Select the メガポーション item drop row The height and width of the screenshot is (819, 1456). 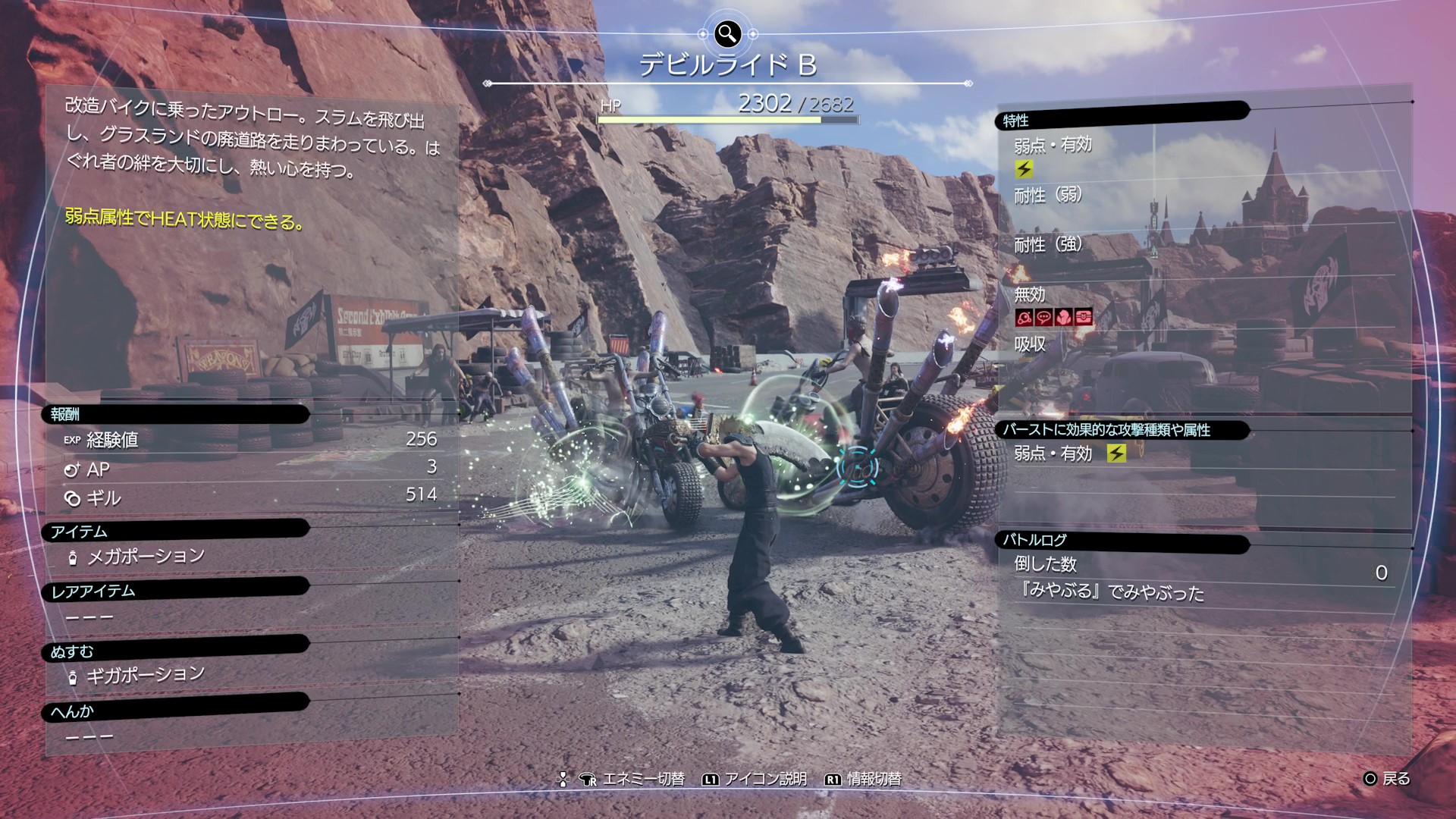pyautogui.click(x=146, y=557)
